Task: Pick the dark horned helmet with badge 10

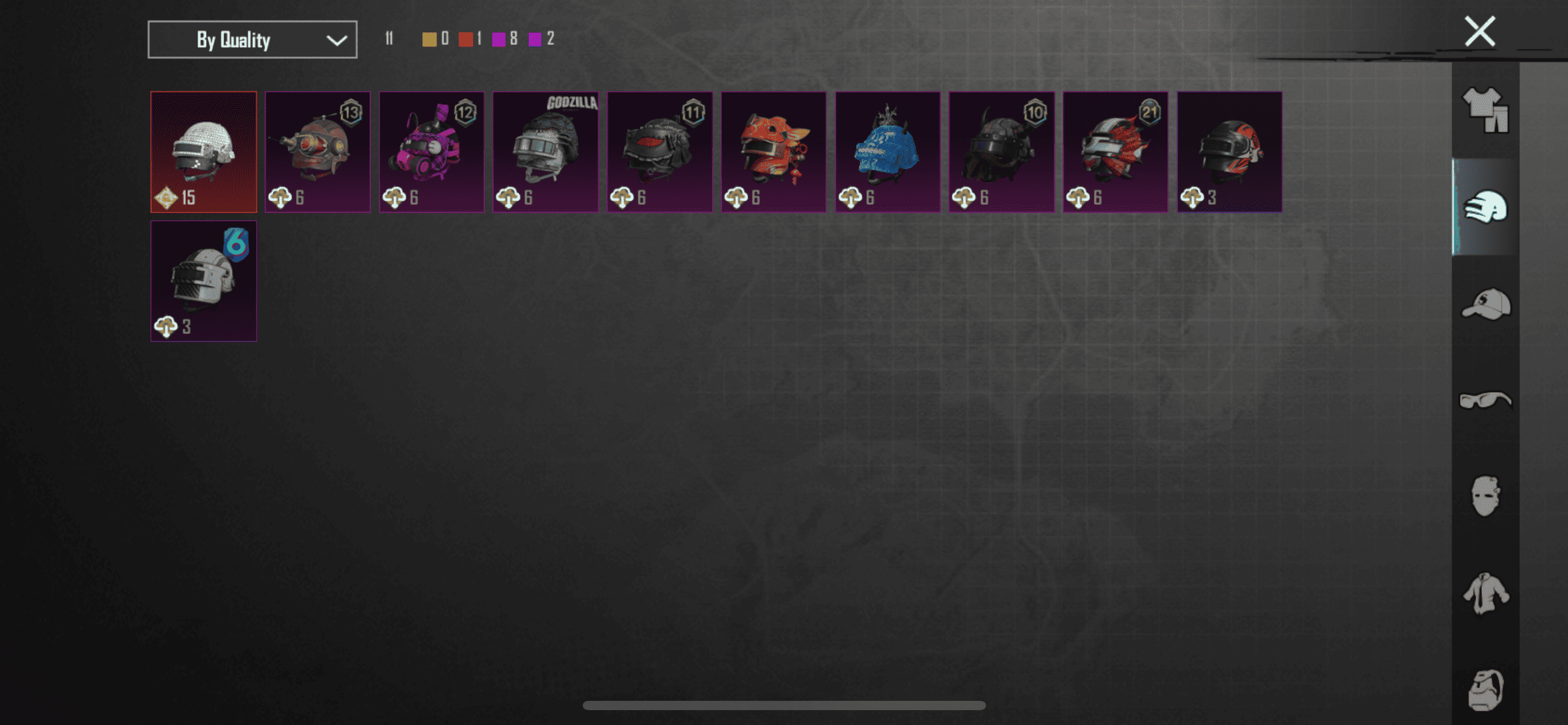Action: 1001,152
